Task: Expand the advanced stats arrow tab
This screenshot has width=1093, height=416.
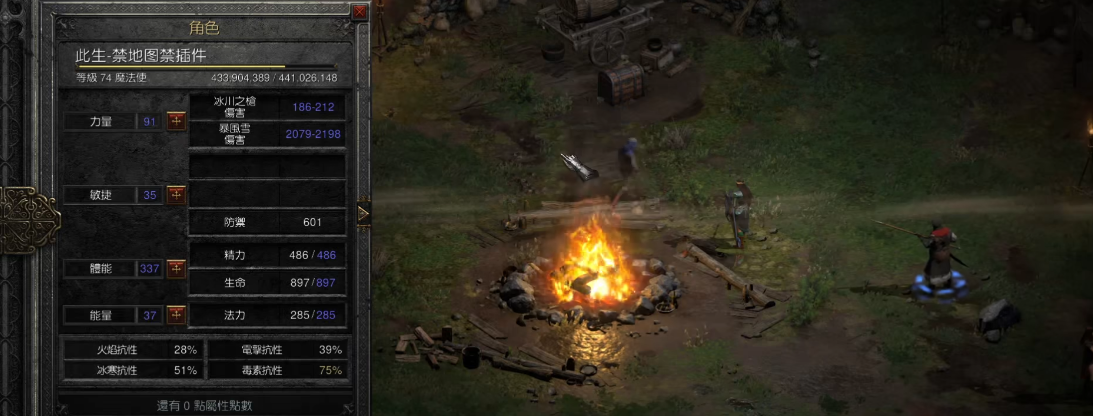Action: pos(363,212)
